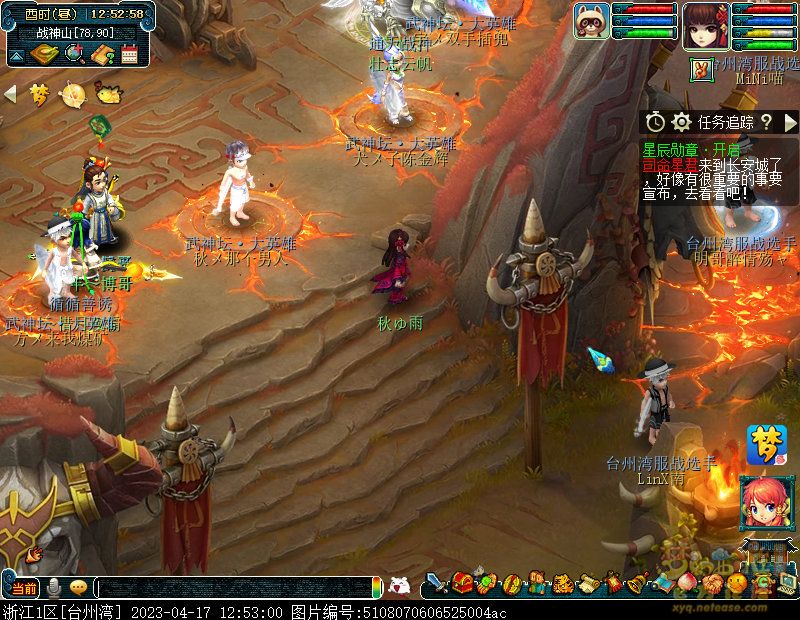Show quest tracker help question mark
The image size is (800, 620).
[766, 122]
